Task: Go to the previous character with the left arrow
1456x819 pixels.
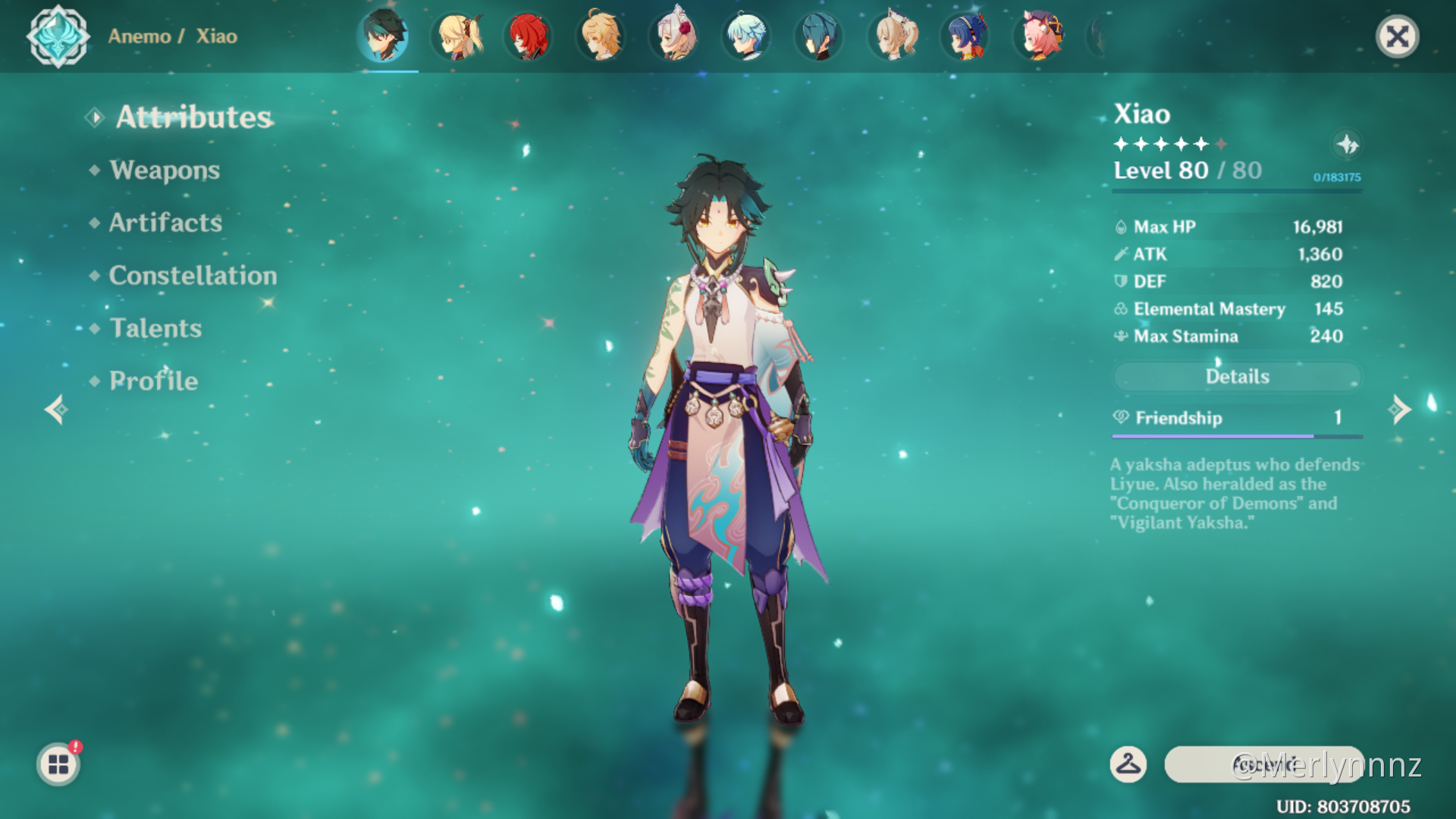Action: 56,409
